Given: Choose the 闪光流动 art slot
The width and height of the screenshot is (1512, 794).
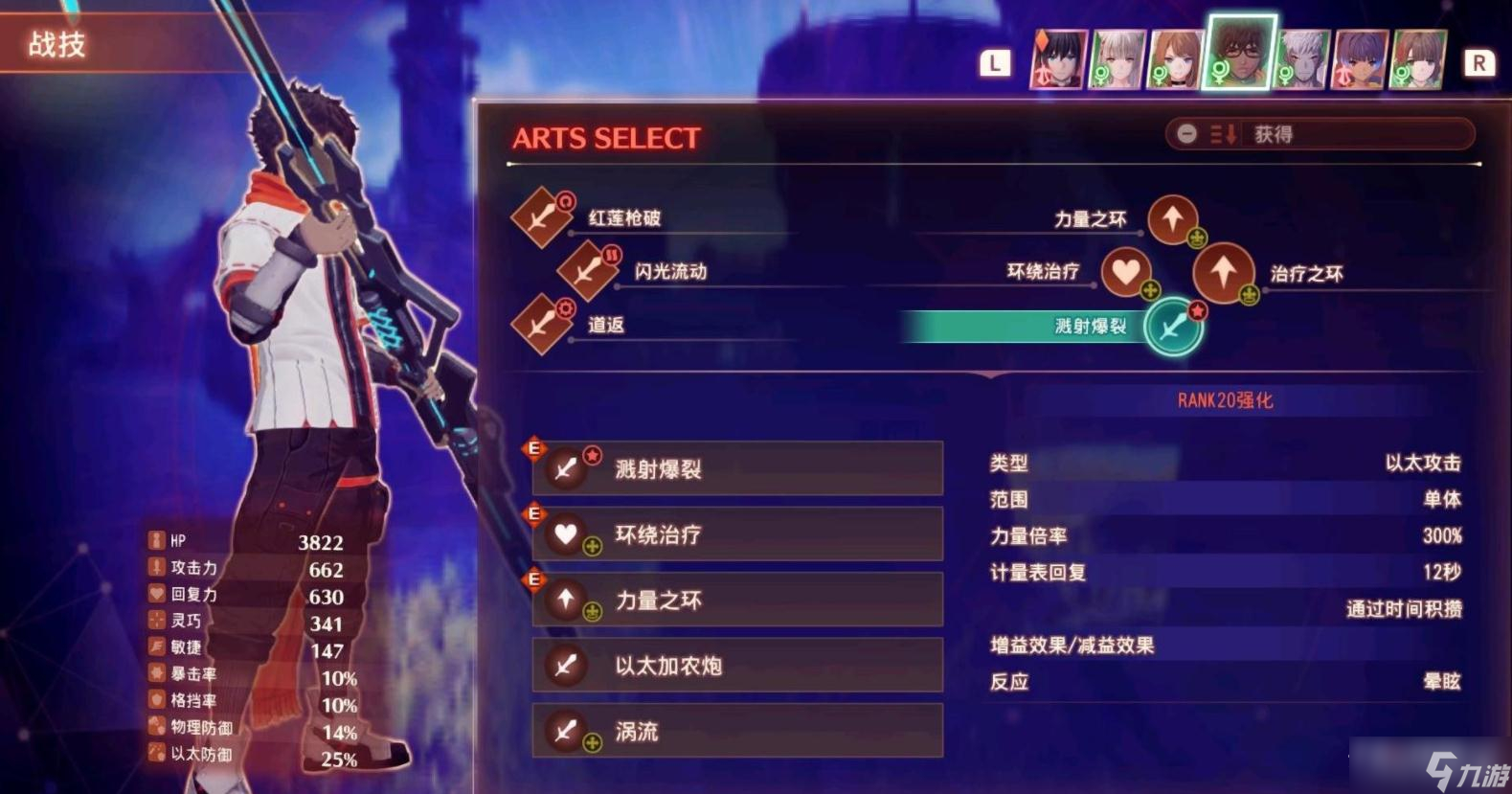Looking at the screenshot, I should [589, 270].
